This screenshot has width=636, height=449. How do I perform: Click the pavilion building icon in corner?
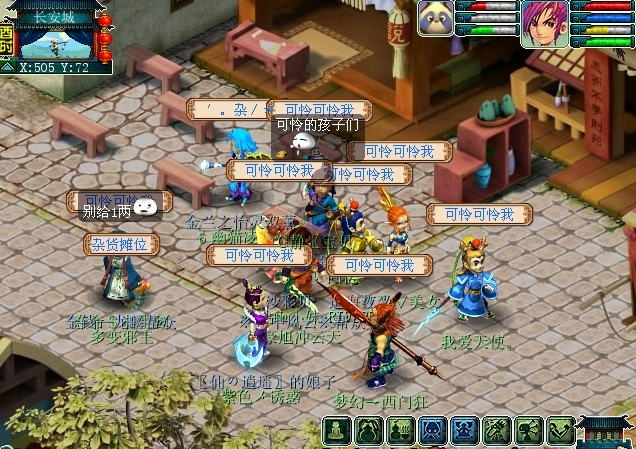pos(606,431)
